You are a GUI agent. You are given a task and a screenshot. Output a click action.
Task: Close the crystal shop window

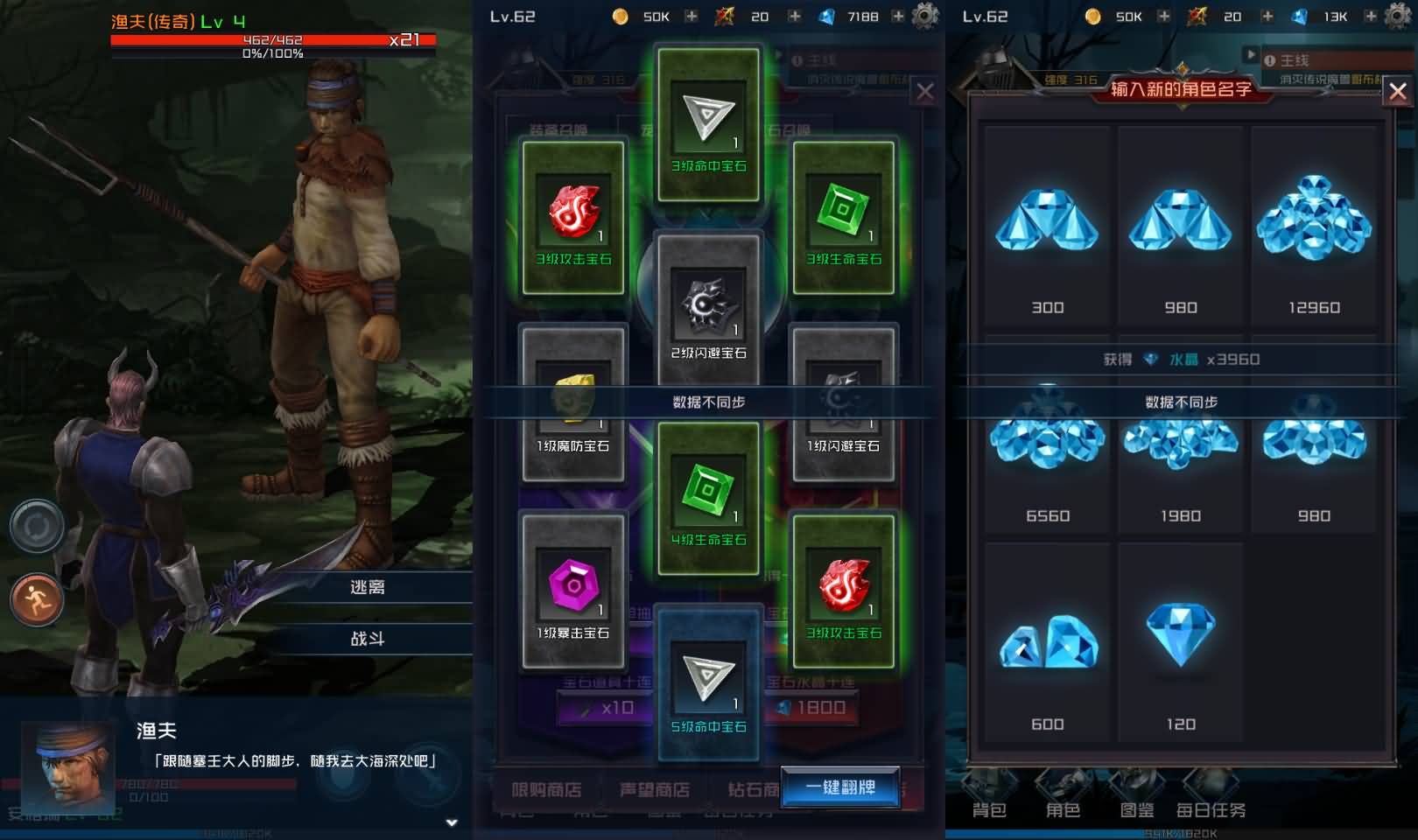point(1397,91)
